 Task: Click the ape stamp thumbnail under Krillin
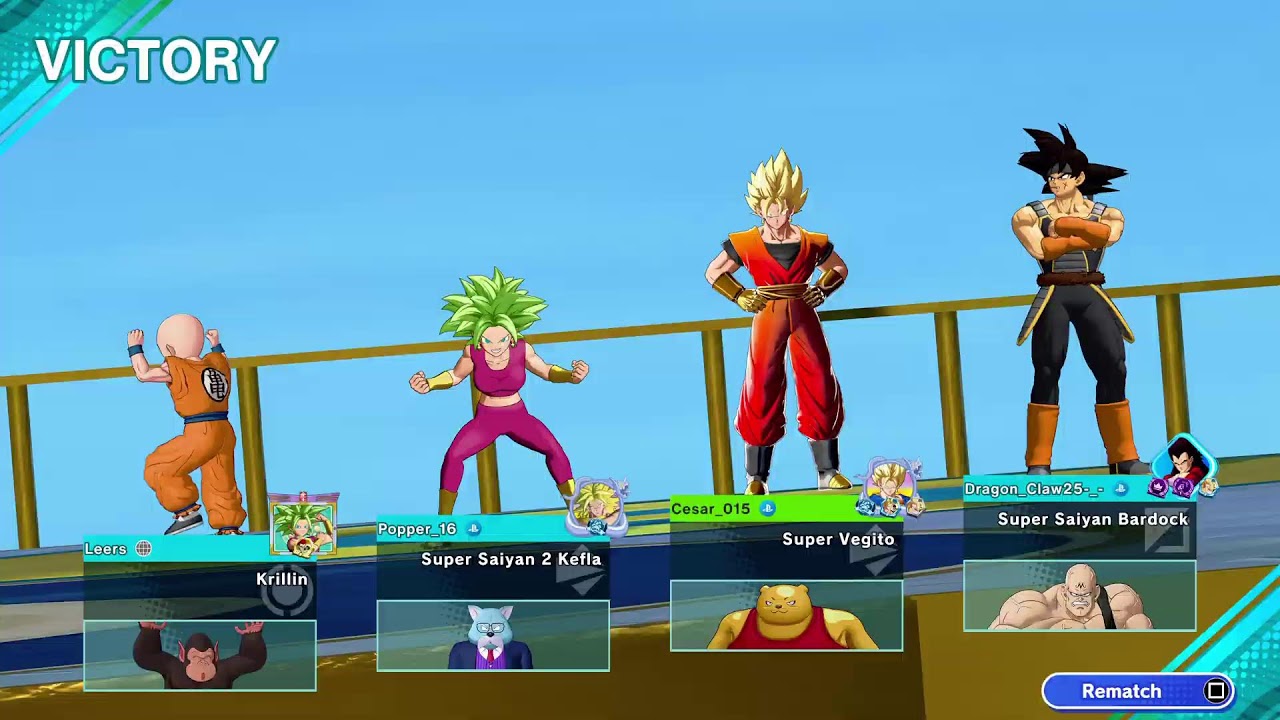pyautogui.click(x=200, y=655)
